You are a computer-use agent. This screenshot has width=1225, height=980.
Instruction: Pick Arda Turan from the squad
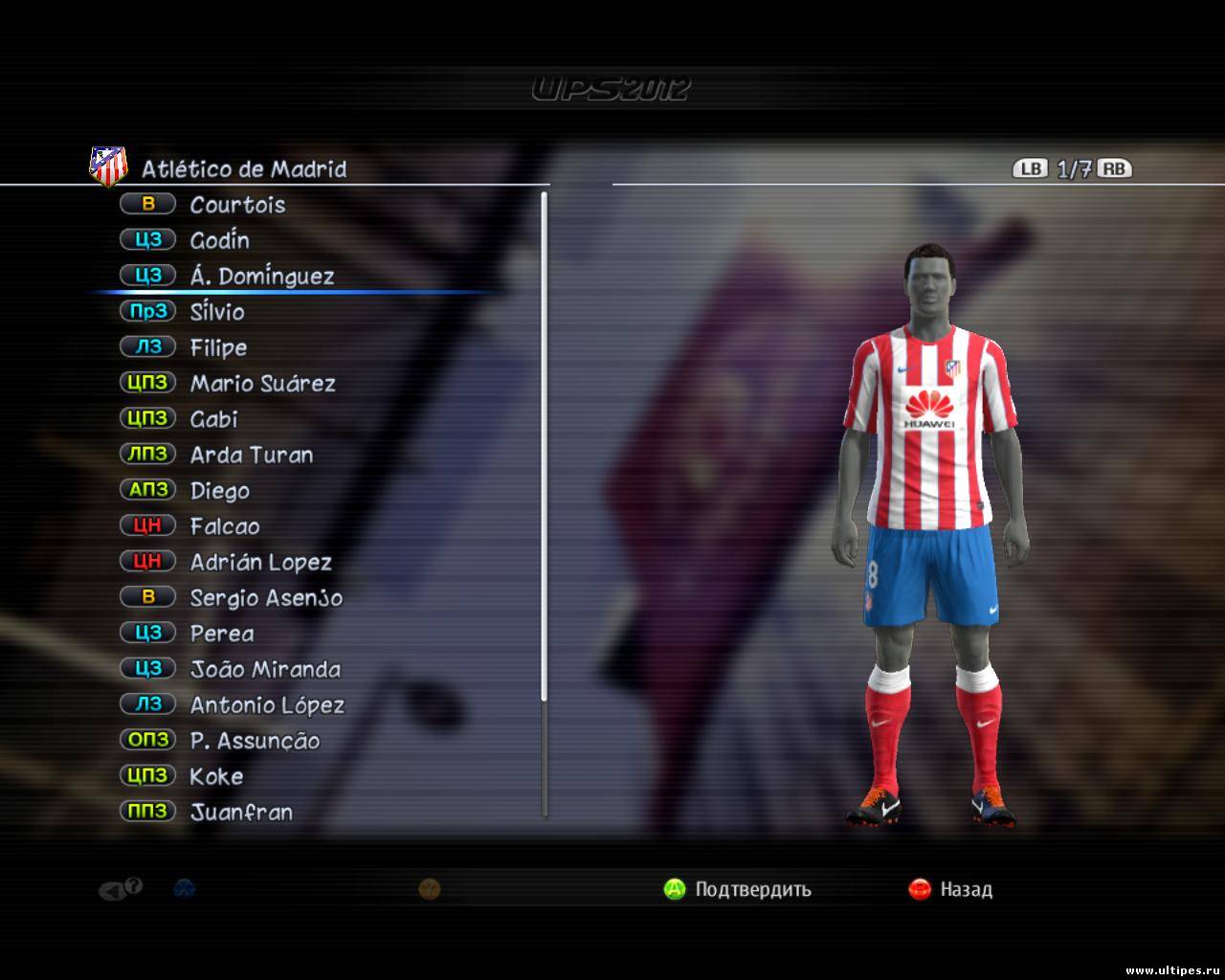pos(251,455)
